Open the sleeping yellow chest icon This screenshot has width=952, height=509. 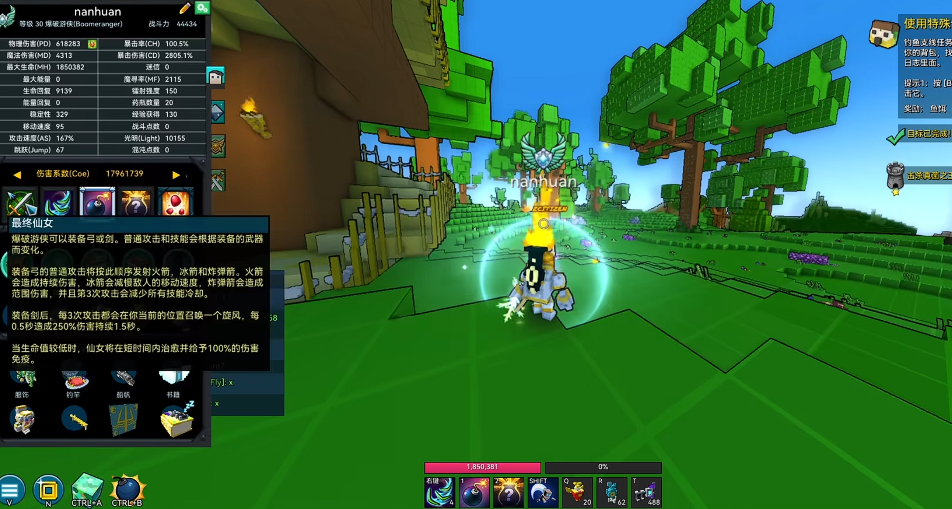tap(177, 418)
